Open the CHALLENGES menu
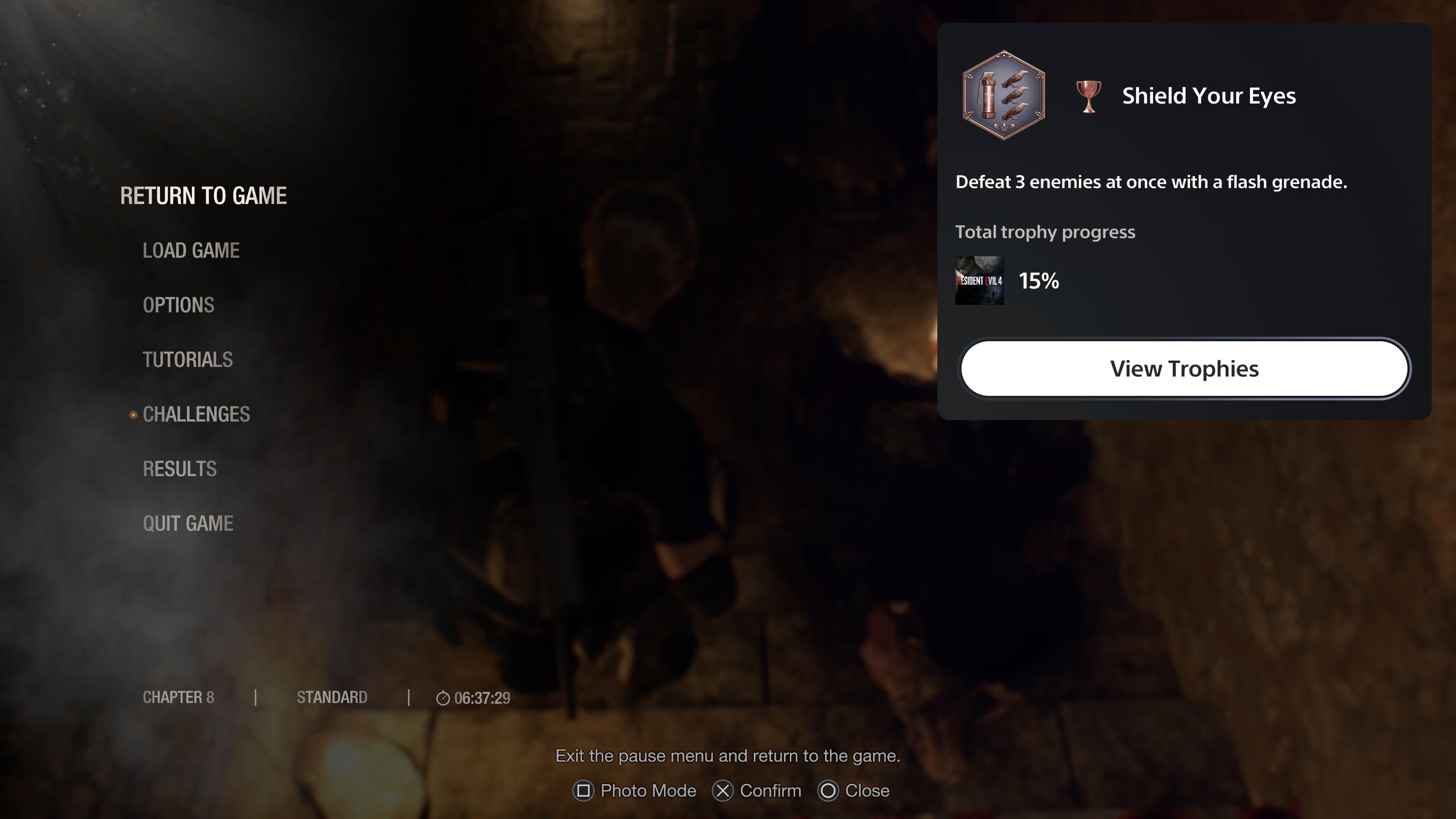 [x=197, y=414]
